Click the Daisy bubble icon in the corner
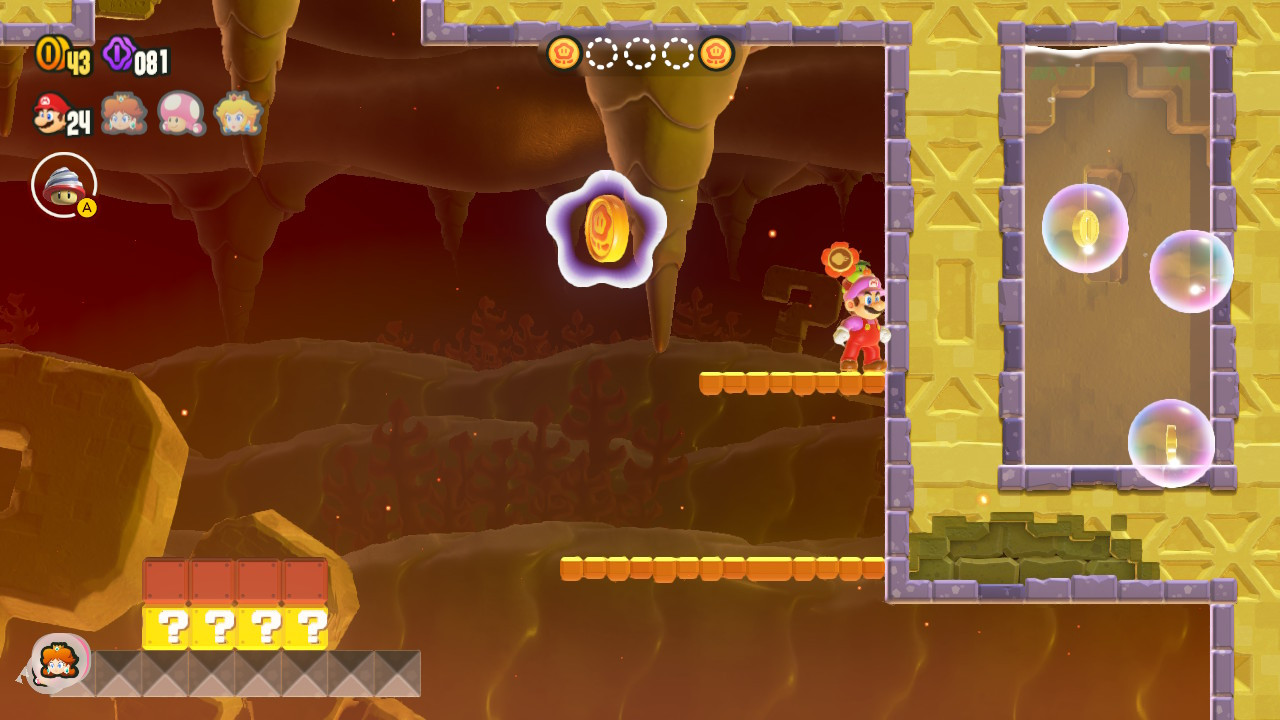Image resolution: width=1280 pixels, height=720 pixels. [60, 660]
